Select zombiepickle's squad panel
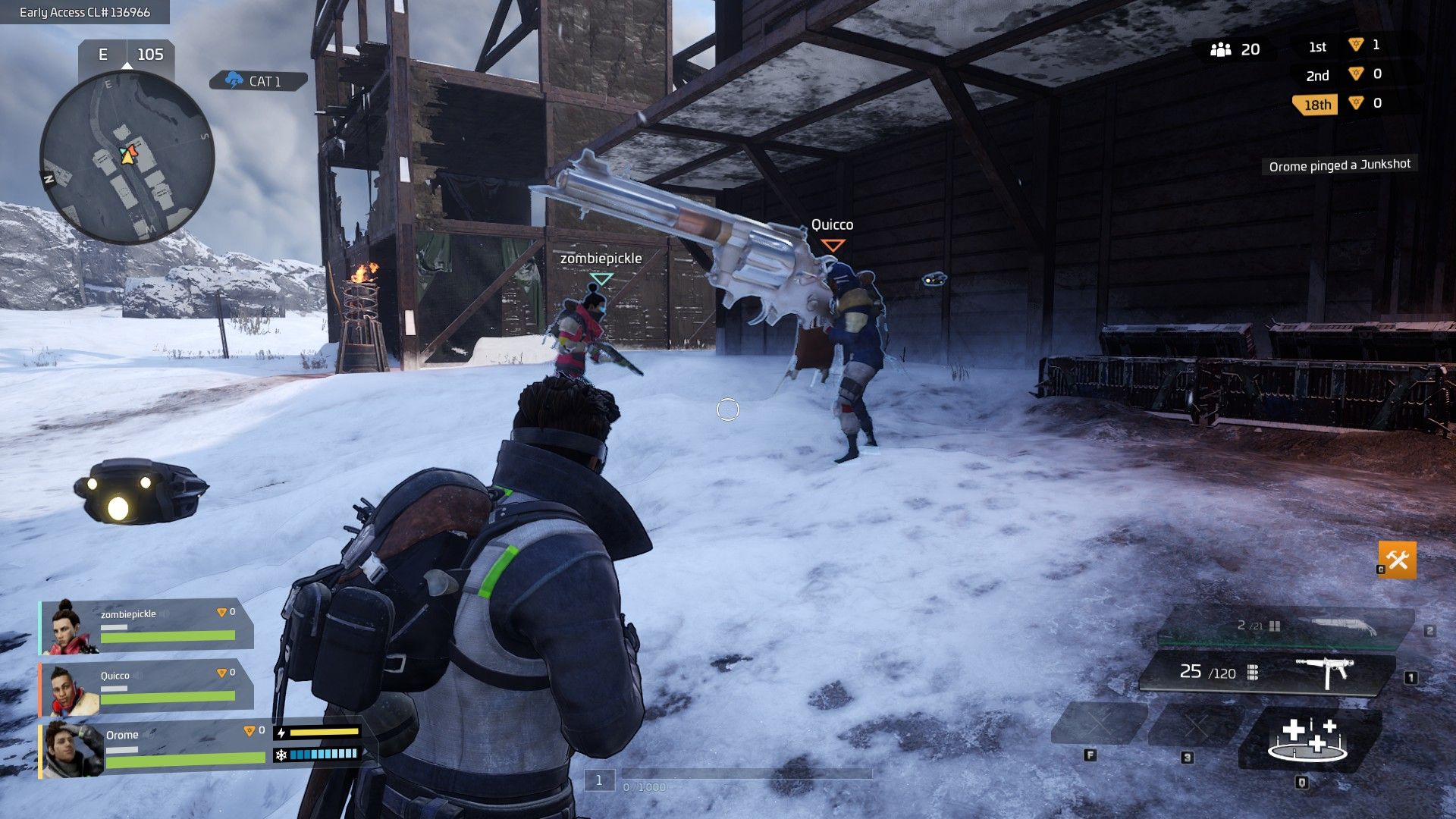This screenshot has height=819, width=1456. click(x=146, y=626)
